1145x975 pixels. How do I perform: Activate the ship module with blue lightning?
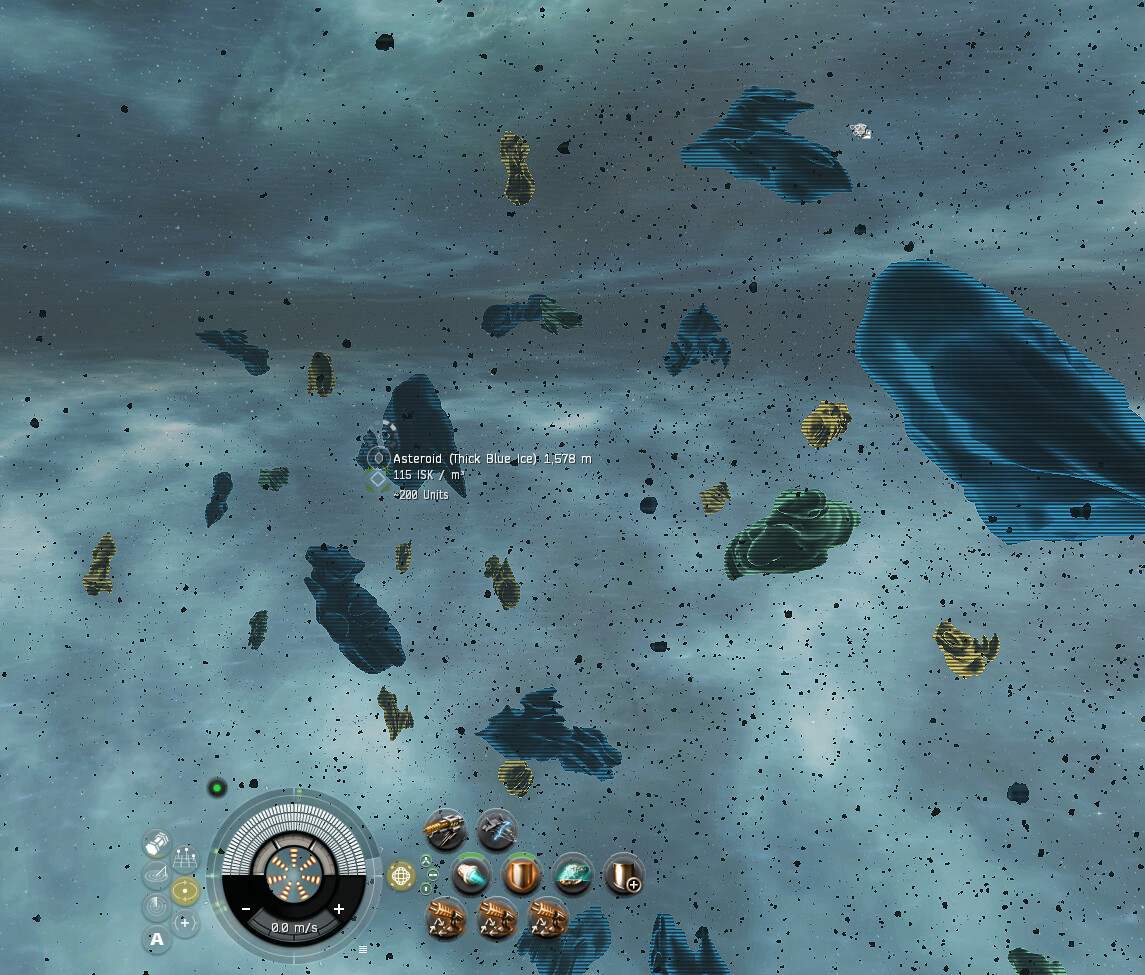pyautogui.click(x=496, y=829)
